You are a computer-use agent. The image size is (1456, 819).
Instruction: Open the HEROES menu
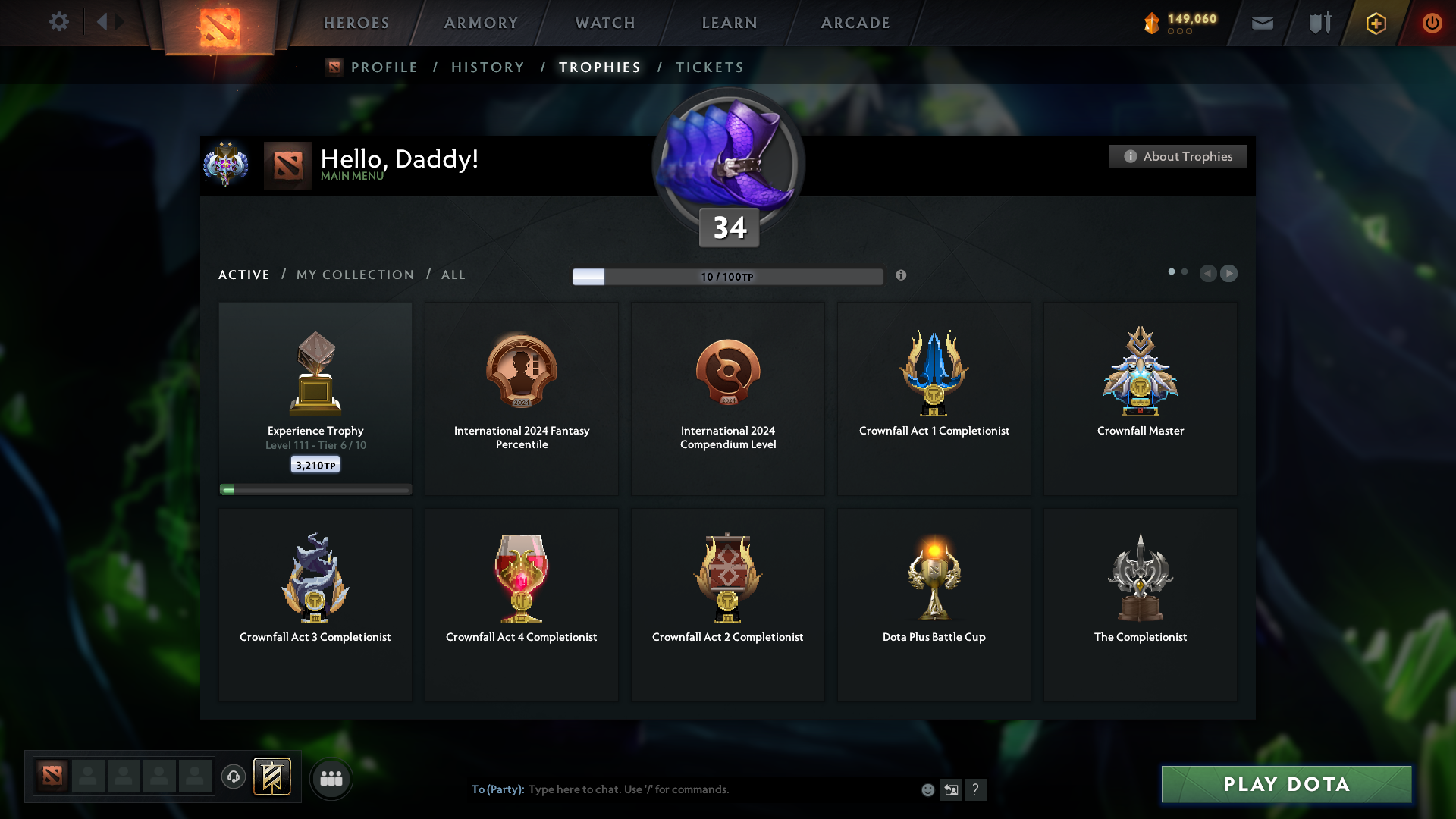click(356, 23)
